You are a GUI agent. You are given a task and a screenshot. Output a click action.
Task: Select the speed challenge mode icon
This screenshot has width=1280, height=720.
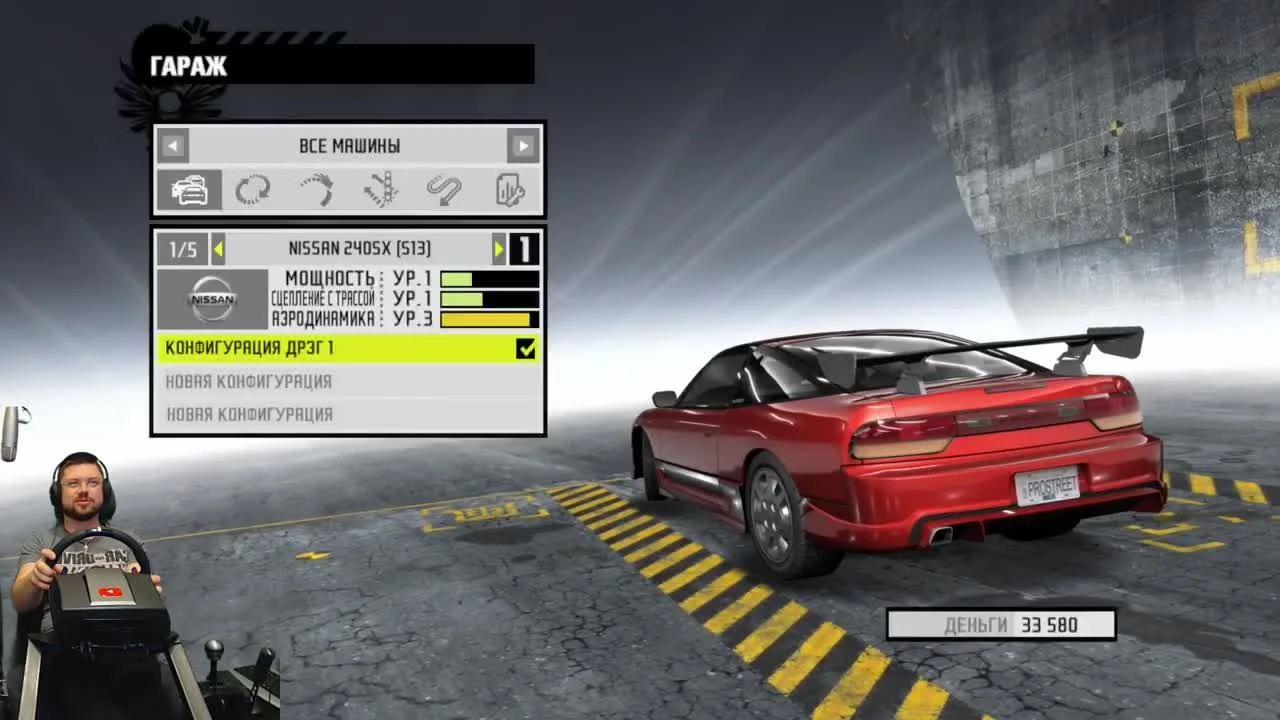click(316, 190)
